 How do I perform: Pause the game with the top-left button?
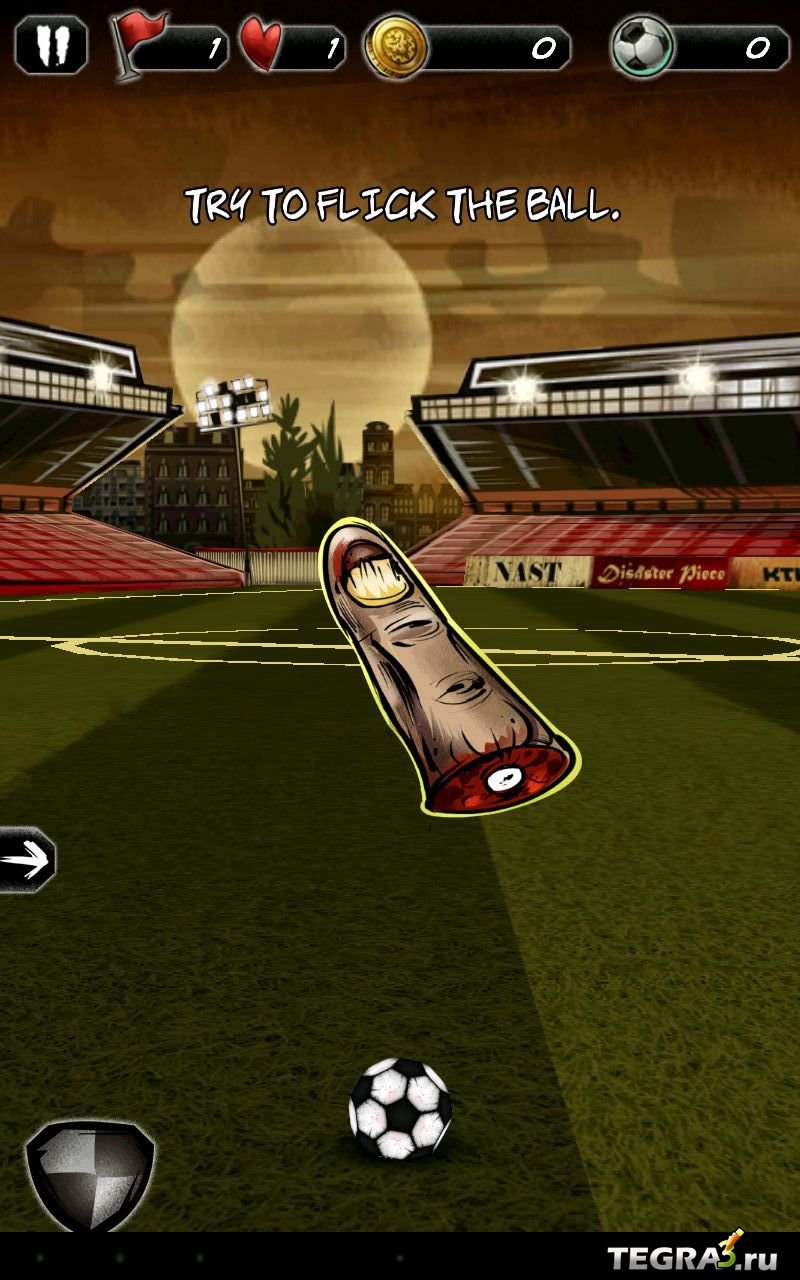(x=51, y=46)
